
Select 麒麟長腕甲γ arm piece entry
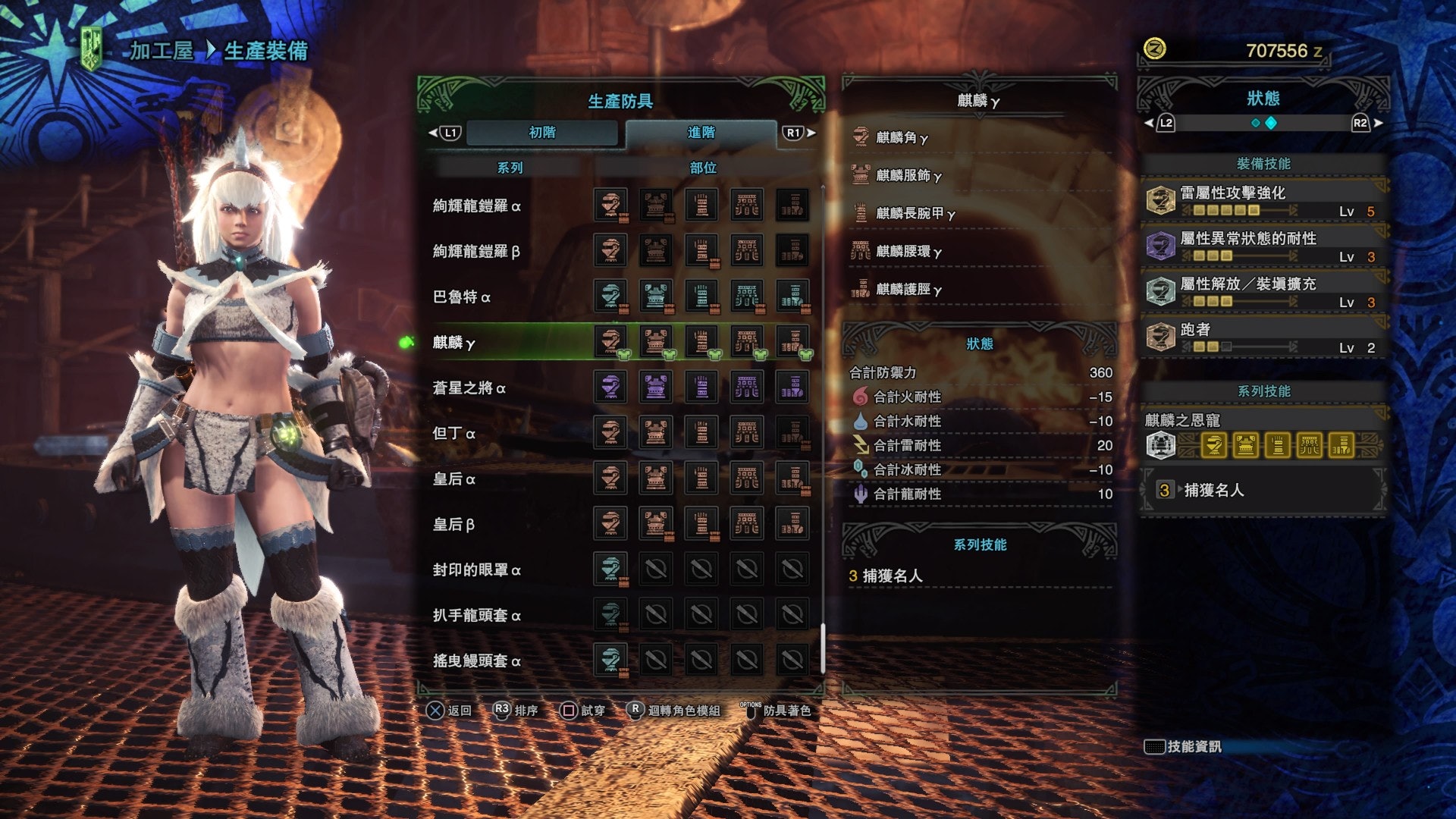[x=915, y=213]
